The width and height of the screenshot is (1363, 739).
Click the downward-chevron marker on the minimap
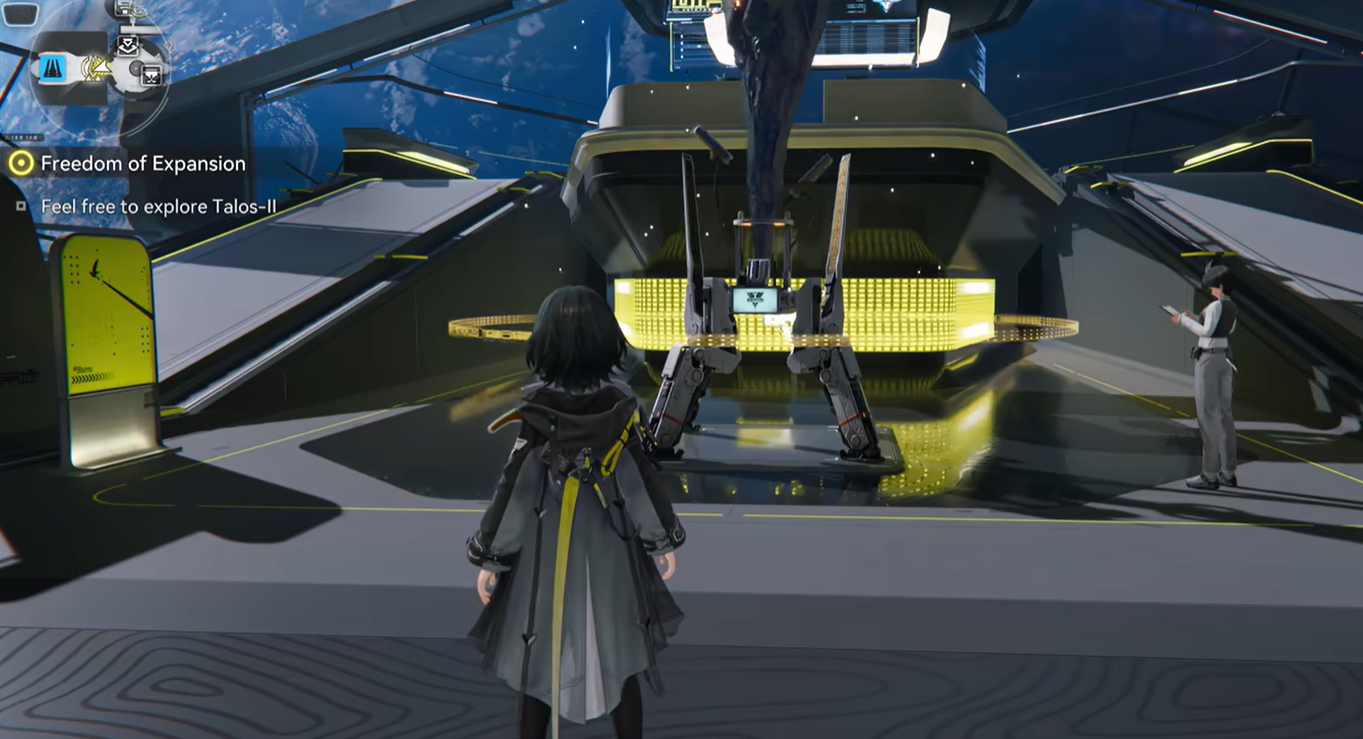pyautogui.click(x=128, y=46)
